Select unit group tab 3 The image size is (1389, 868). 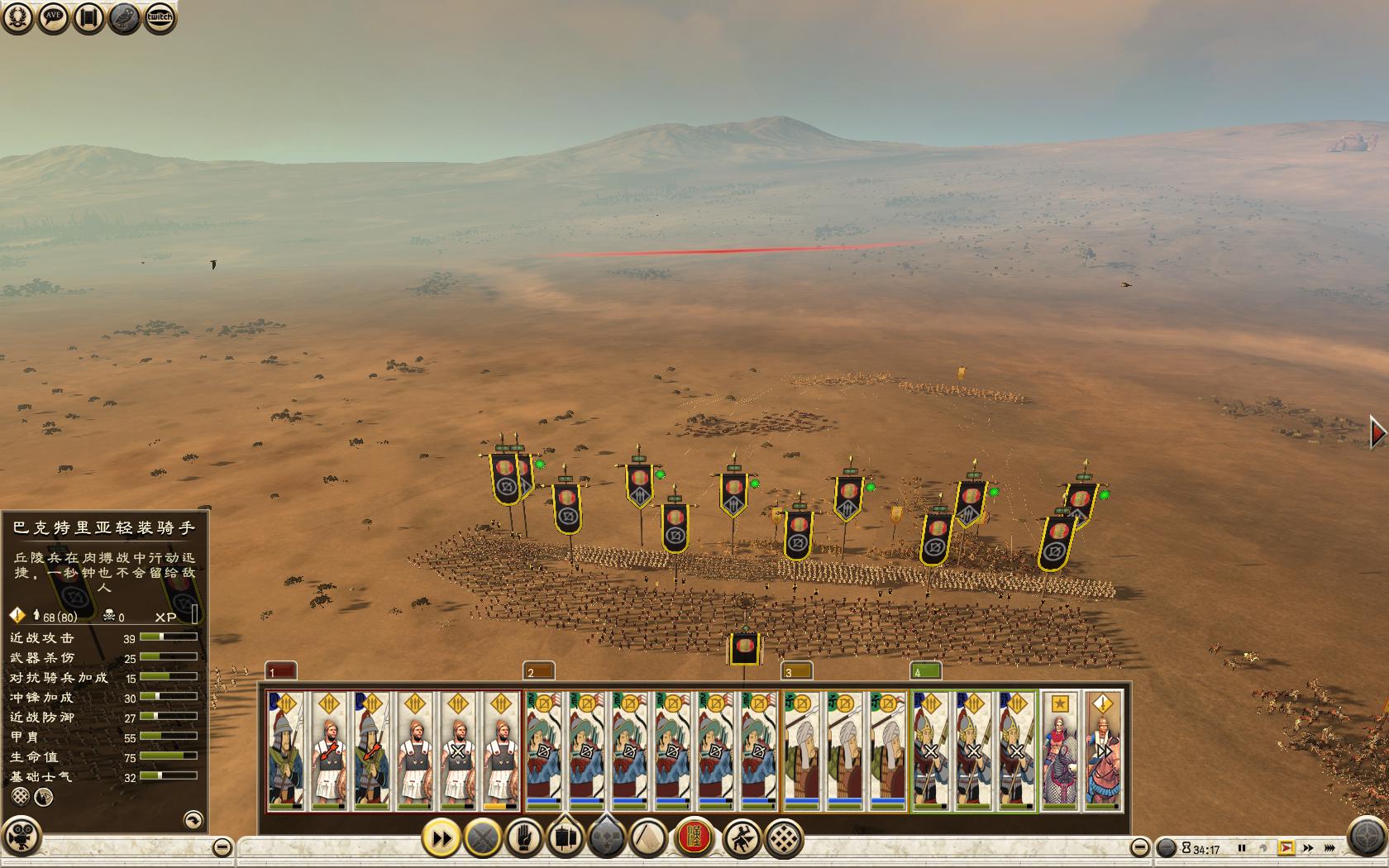click(796, 670)
